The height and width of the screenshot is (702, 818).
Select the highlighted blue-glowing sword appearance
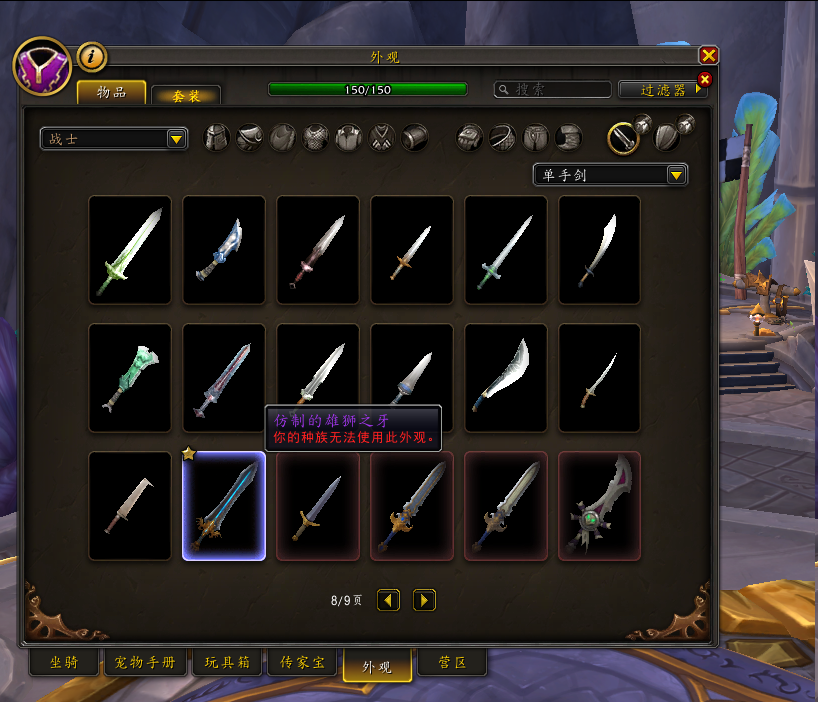point(224,505)
